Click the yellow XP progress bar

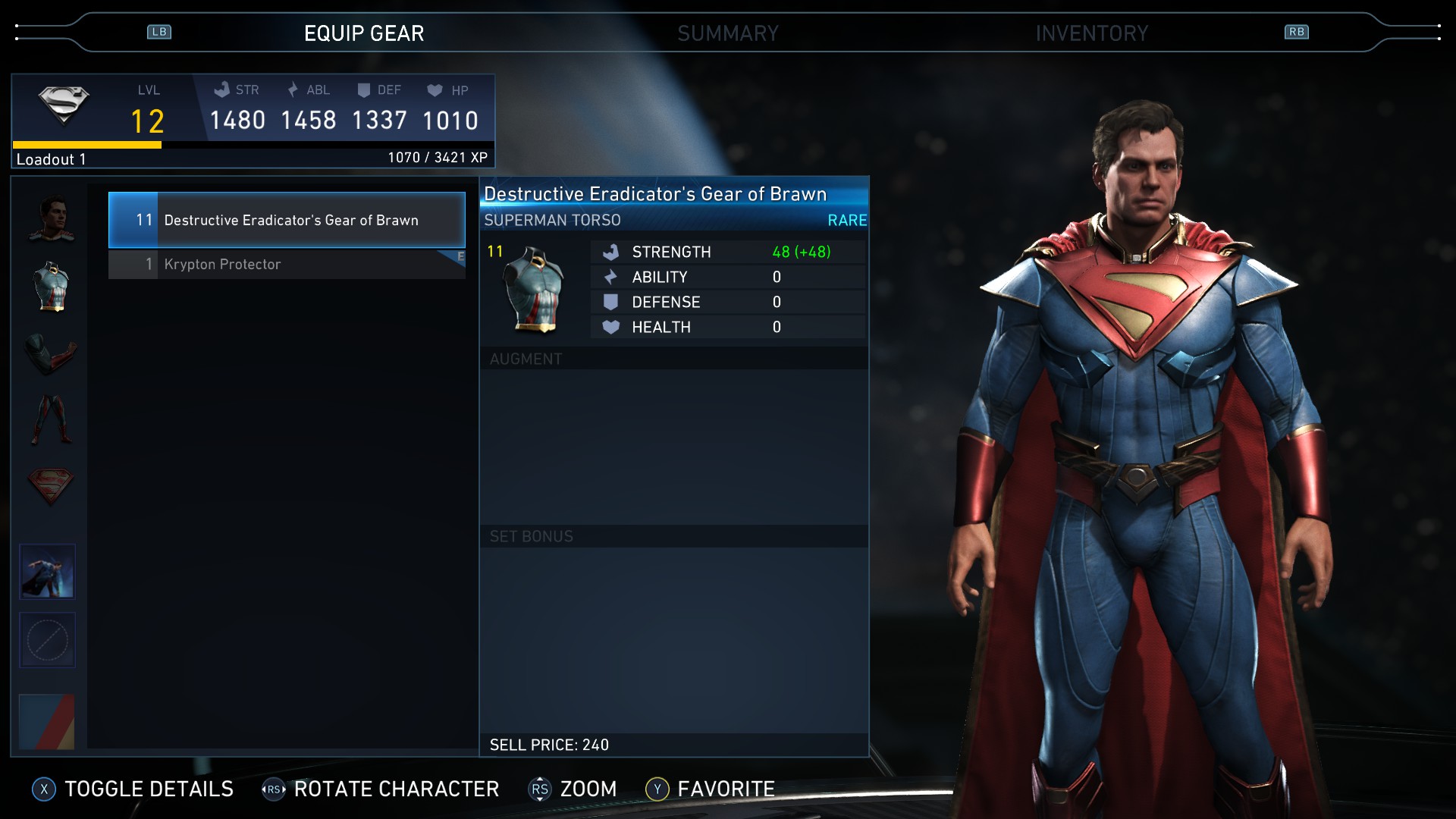(x=87, y=144)
